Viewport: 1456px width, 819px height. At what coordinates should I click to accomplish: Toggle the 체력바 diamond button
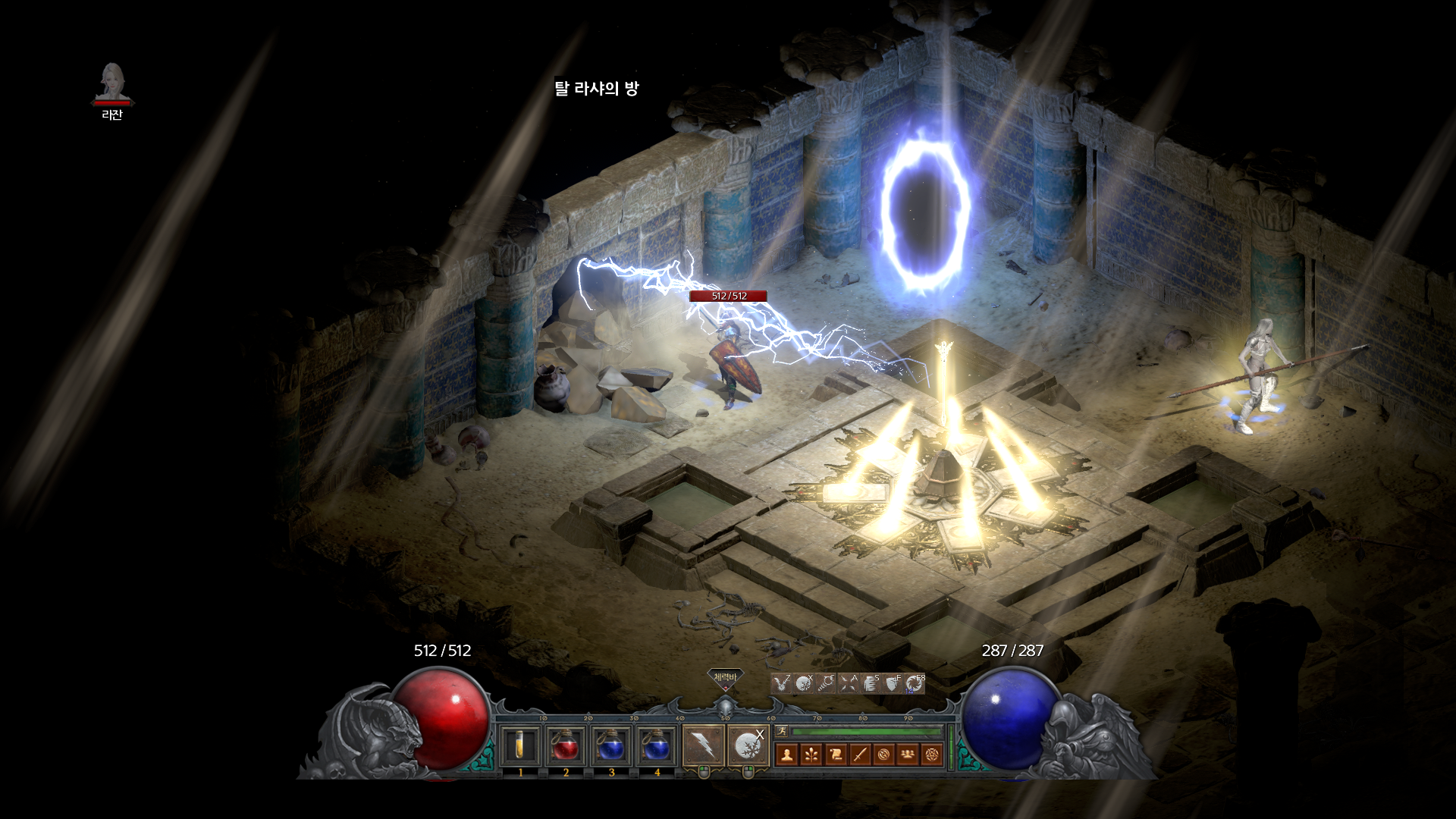pyautogui.click(x=725, y=678)
